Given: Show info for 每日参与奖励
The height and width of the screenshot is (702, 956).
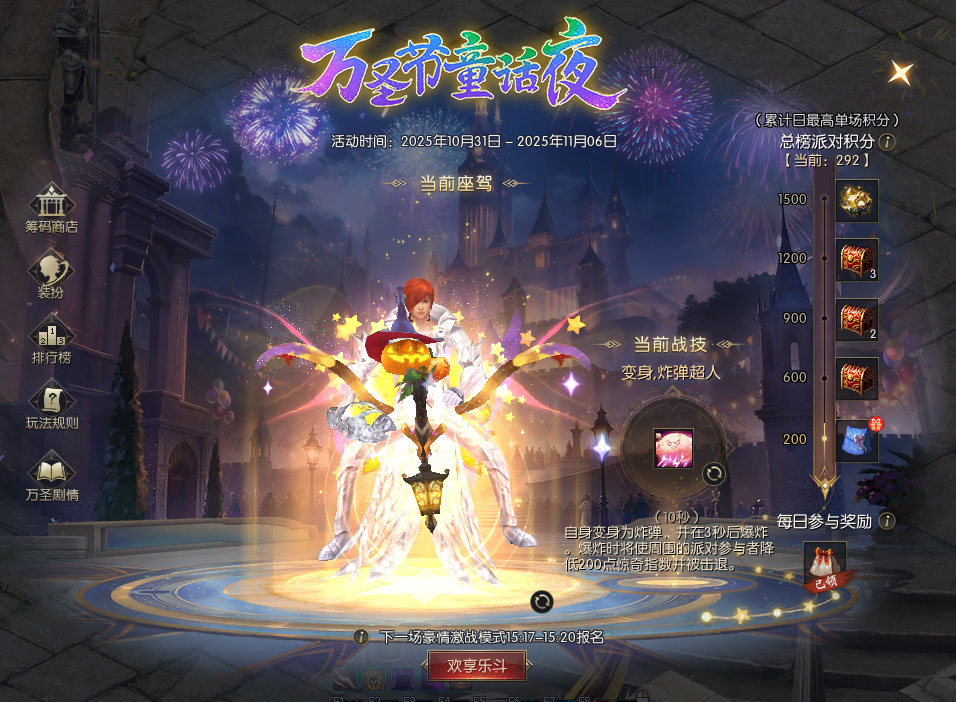Looking at the screenshot, I should pos(887,521).
